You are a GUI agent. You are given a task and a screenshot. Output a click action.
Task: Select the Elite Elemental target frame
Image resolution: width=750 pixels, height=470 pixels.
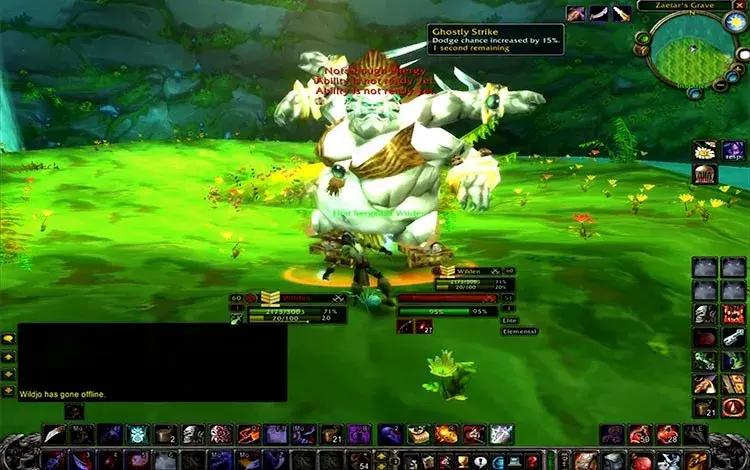pos(455,310)
